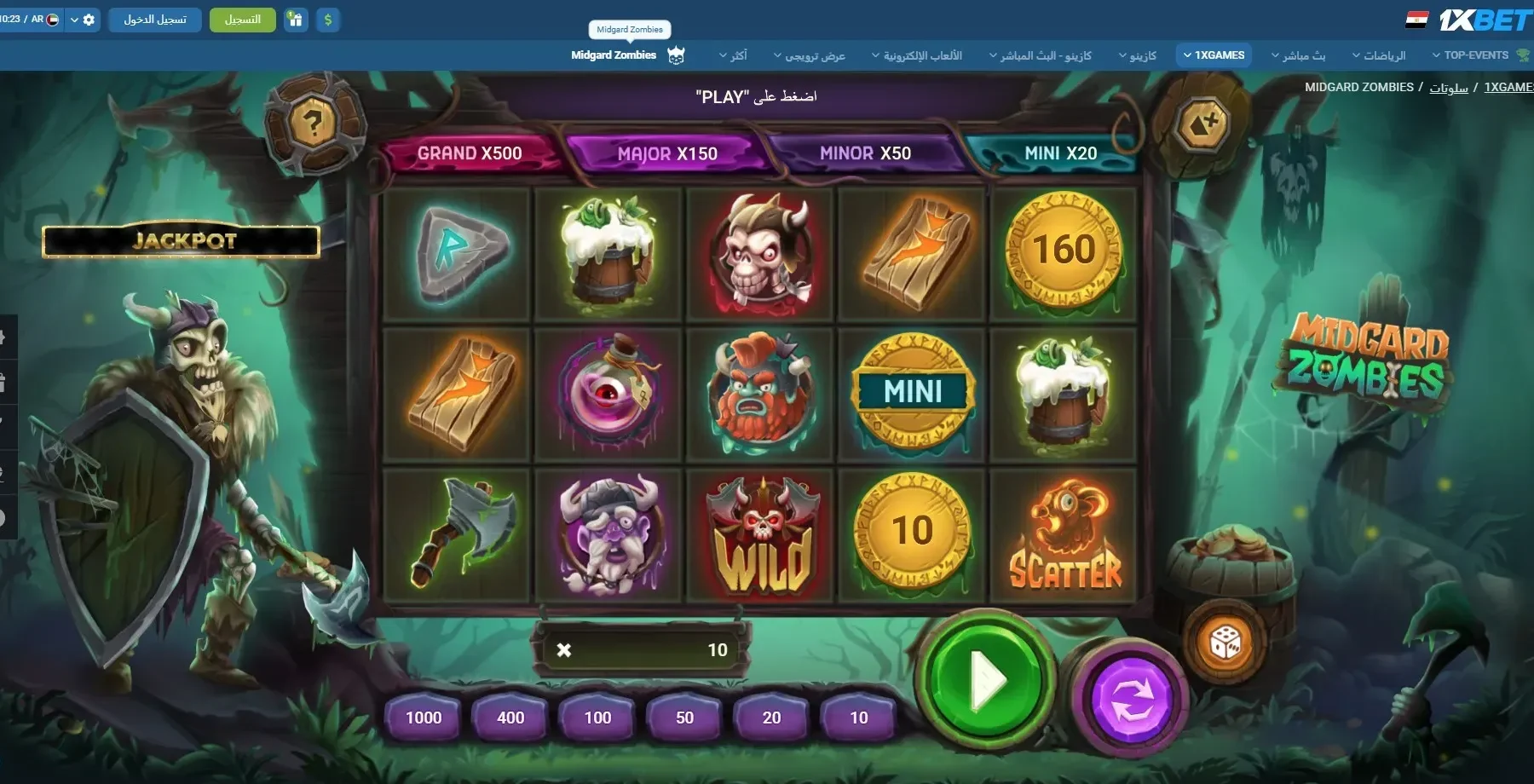The height and width of the screenshot is (784, 1534).
Task: Pick the 50 bet chip
Action: tap(684, 718)
